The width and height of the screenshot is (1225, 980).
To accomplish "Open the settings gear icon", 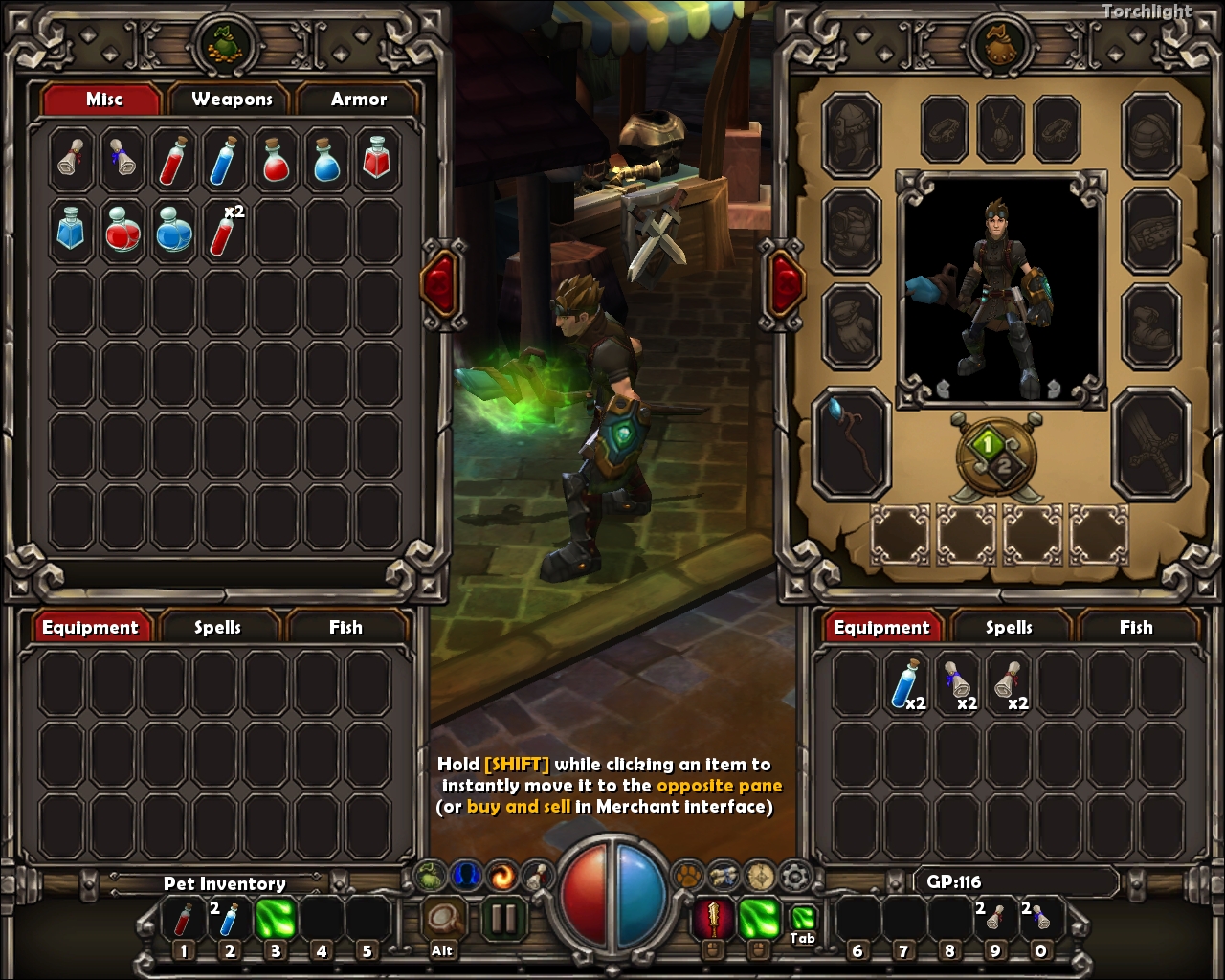I will [x=793, y=874].
